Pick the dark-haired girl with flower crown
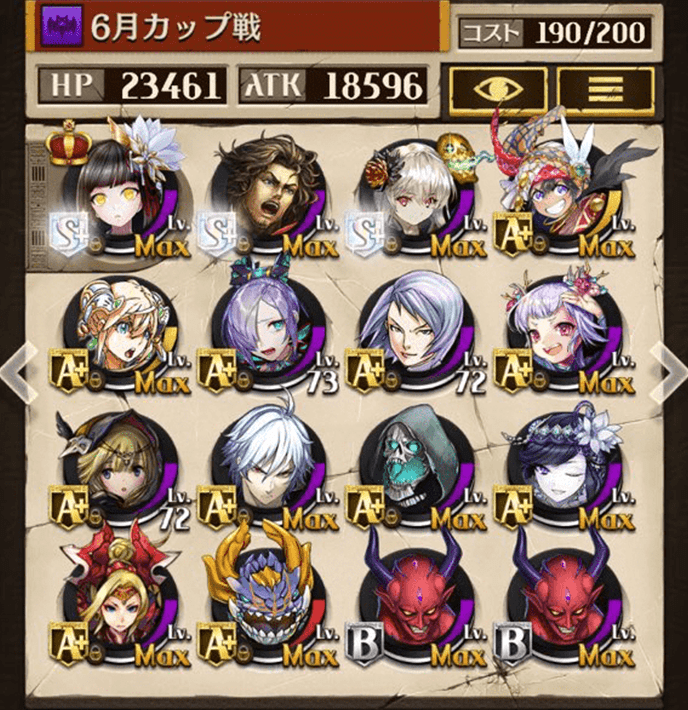 (560, 470)
